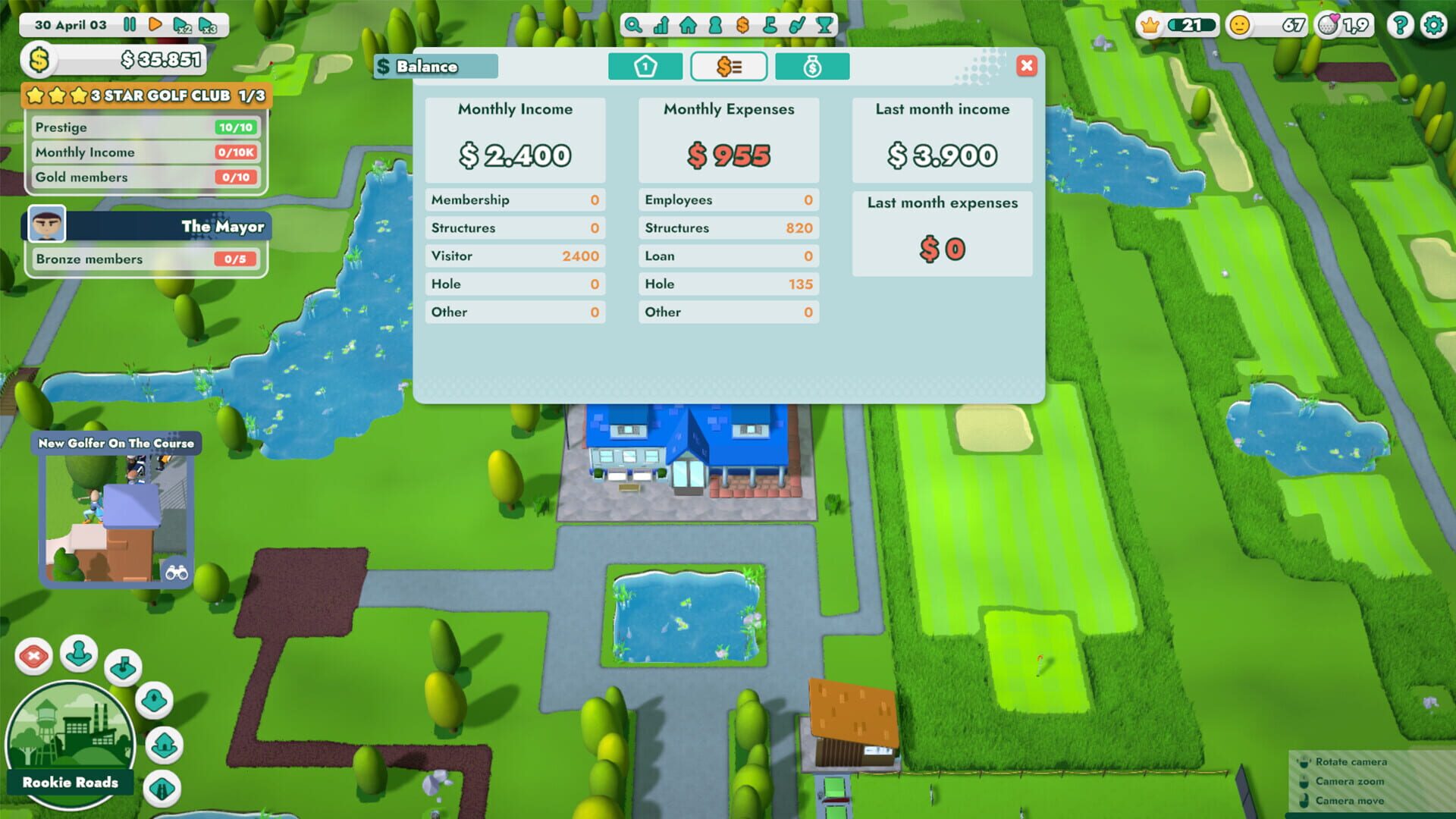Check the Bronze members progress bar
1456x819 pixels.
(x=146, y=259)
